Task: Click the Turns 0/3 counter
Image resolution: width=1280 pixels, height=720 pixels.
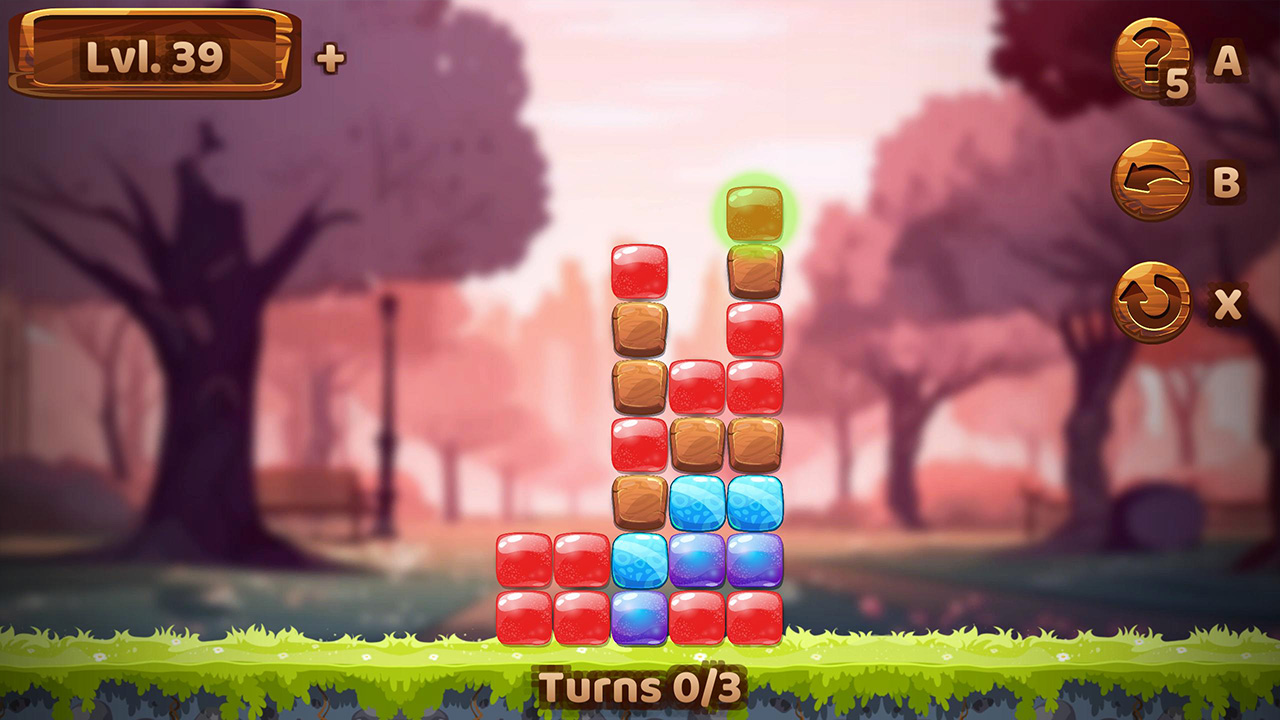Action: pyautogui.click(x=638, y=687)
